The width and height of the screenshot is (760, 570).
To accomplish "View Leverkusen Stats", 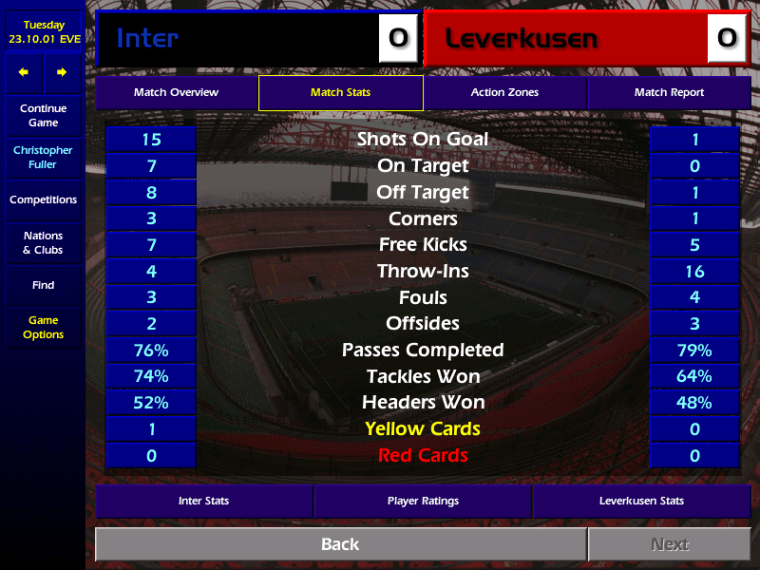I will [x=641, y=501].
